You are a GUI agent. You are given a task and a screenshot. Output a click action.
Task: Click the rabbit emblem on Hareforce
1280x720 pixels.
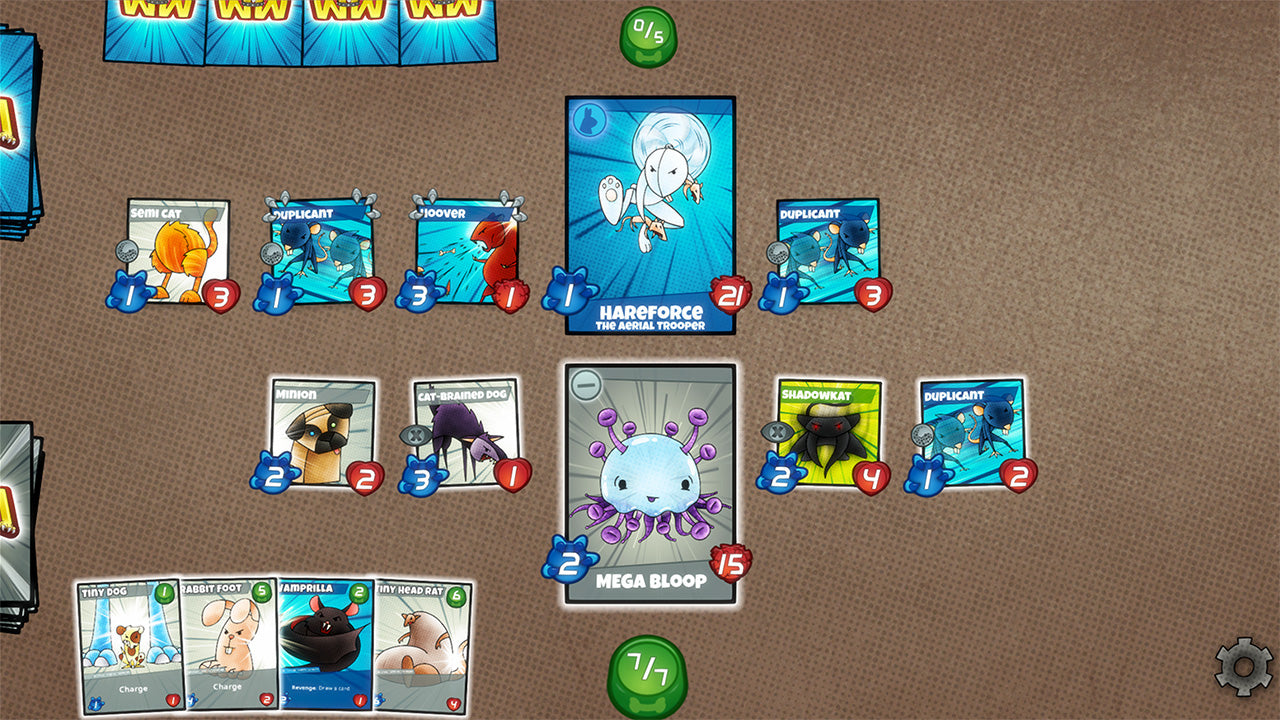tap(591, 119)
